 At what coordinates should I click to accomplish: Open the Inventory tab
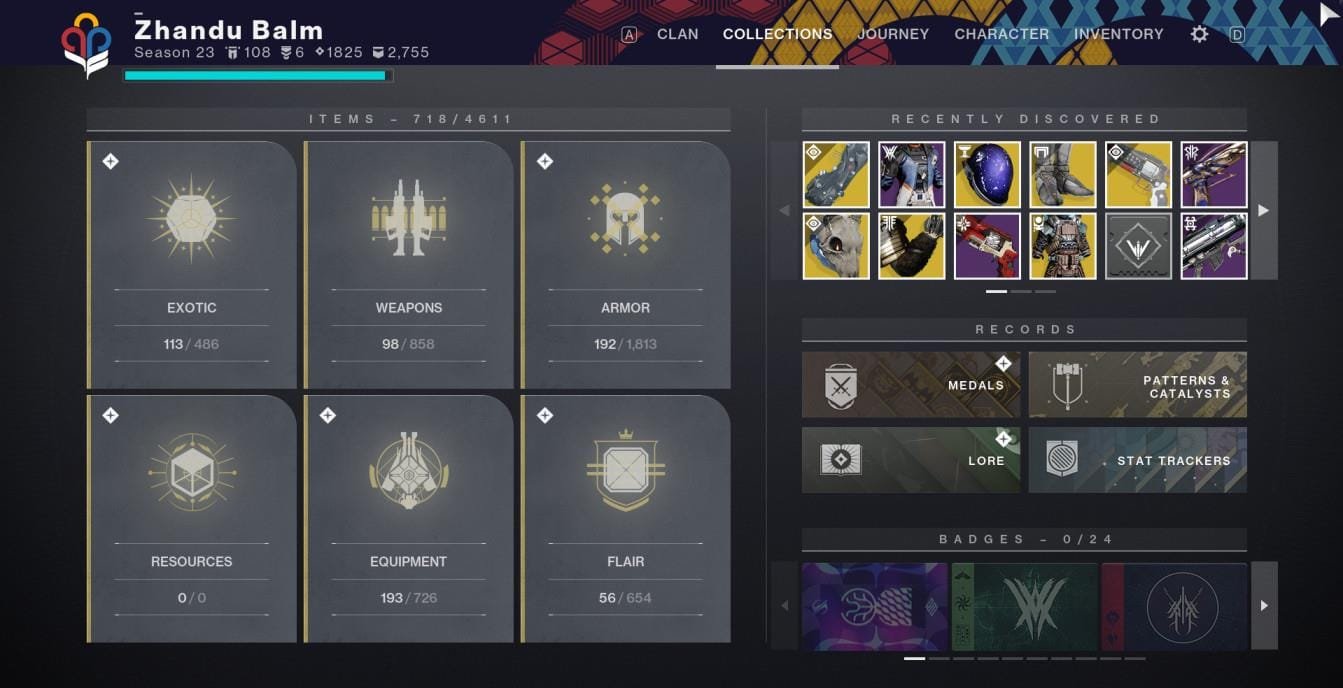(1118, 34)
